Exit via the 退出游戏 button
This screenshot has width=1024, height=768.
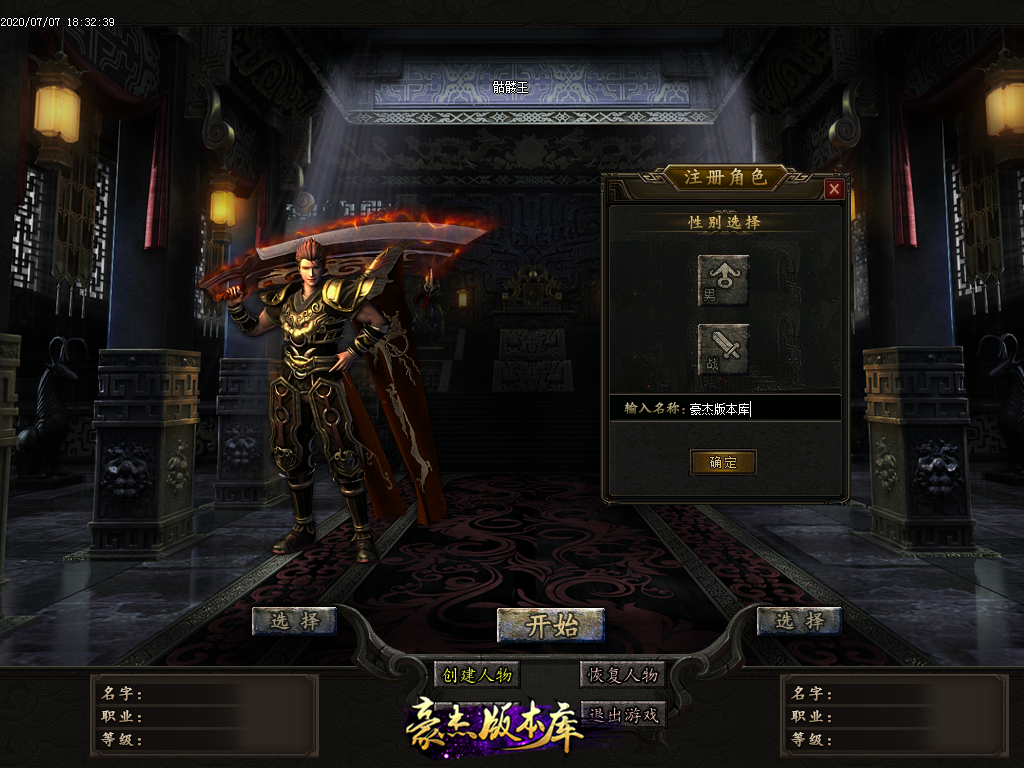click(x=624, y=714)
